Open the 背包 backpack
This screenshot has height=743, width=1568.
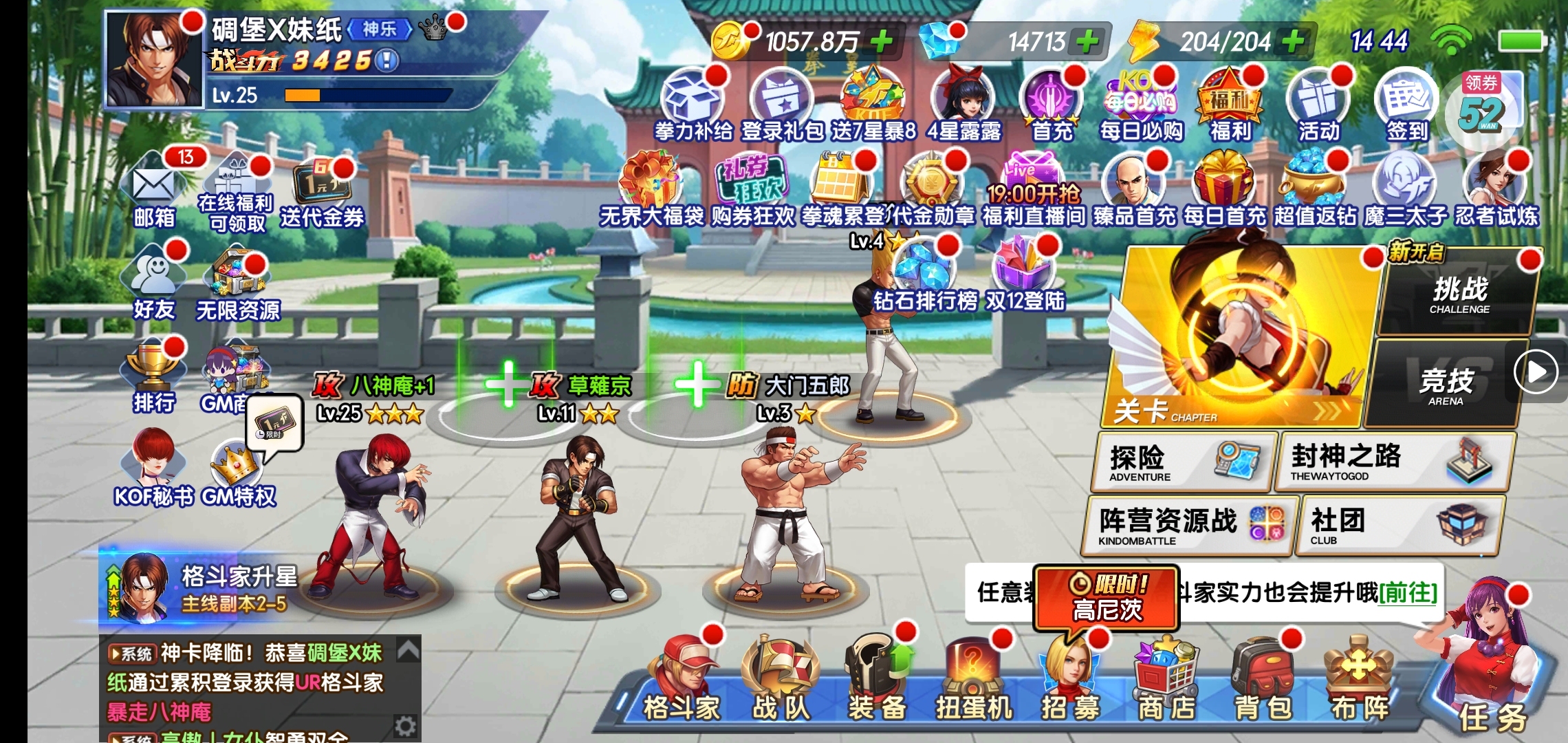pyautogui.click(x=1263, y=681)
